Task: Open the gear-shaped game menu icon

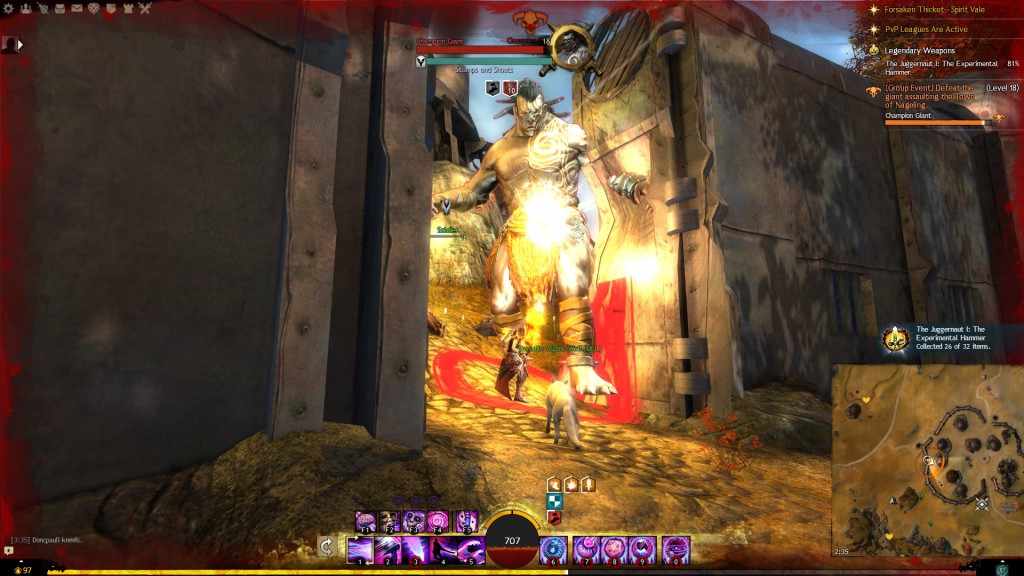Action: tap(8, 9)
